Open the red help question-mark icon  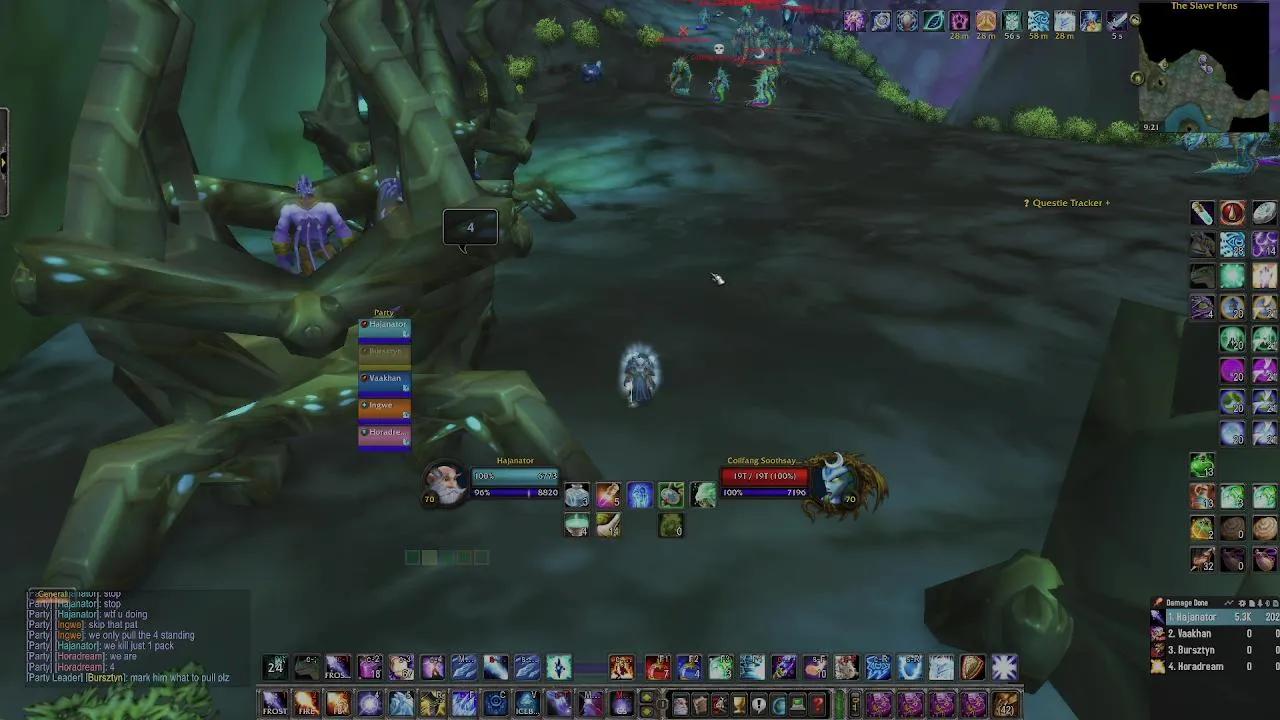(817, 705)
